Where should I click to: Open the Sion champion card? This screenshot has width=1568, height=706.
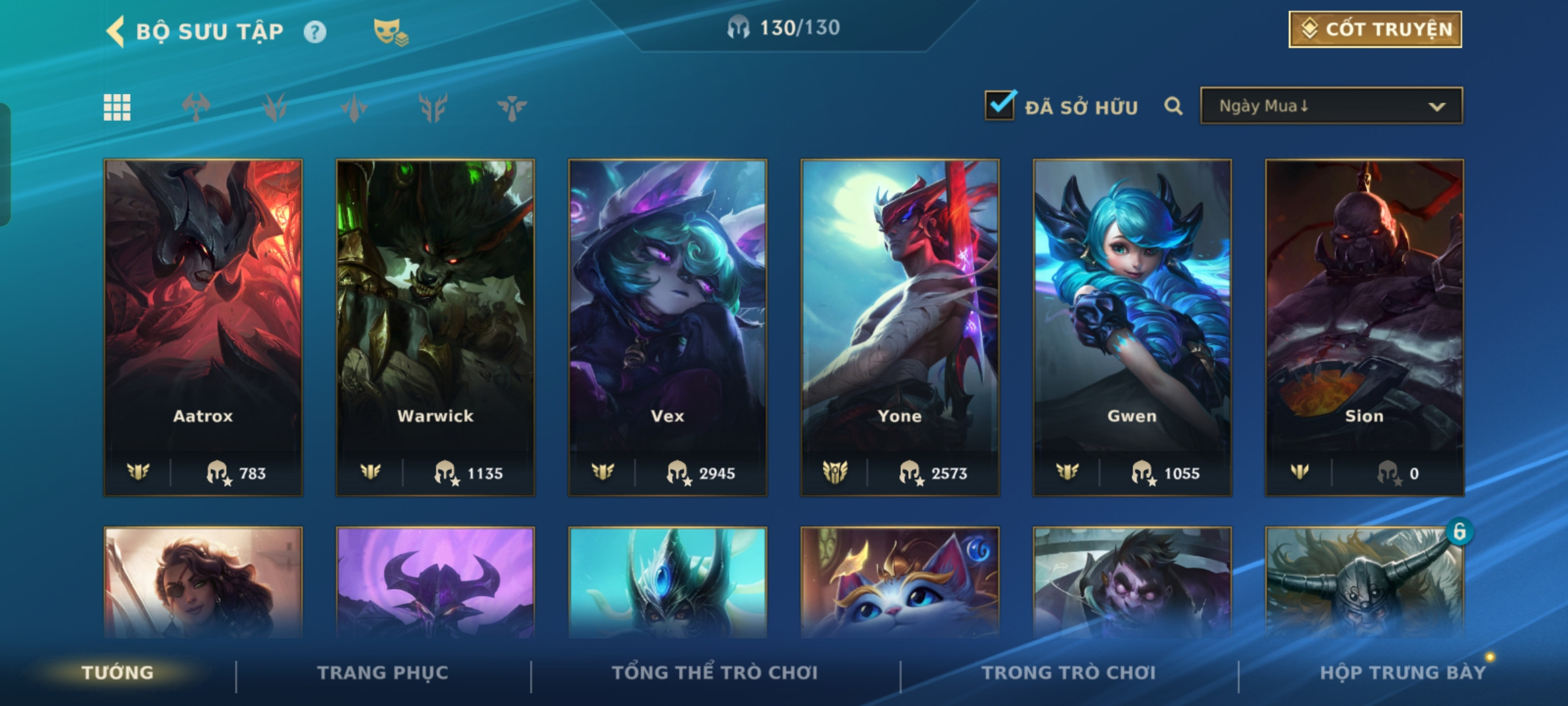pos(1364,327)
